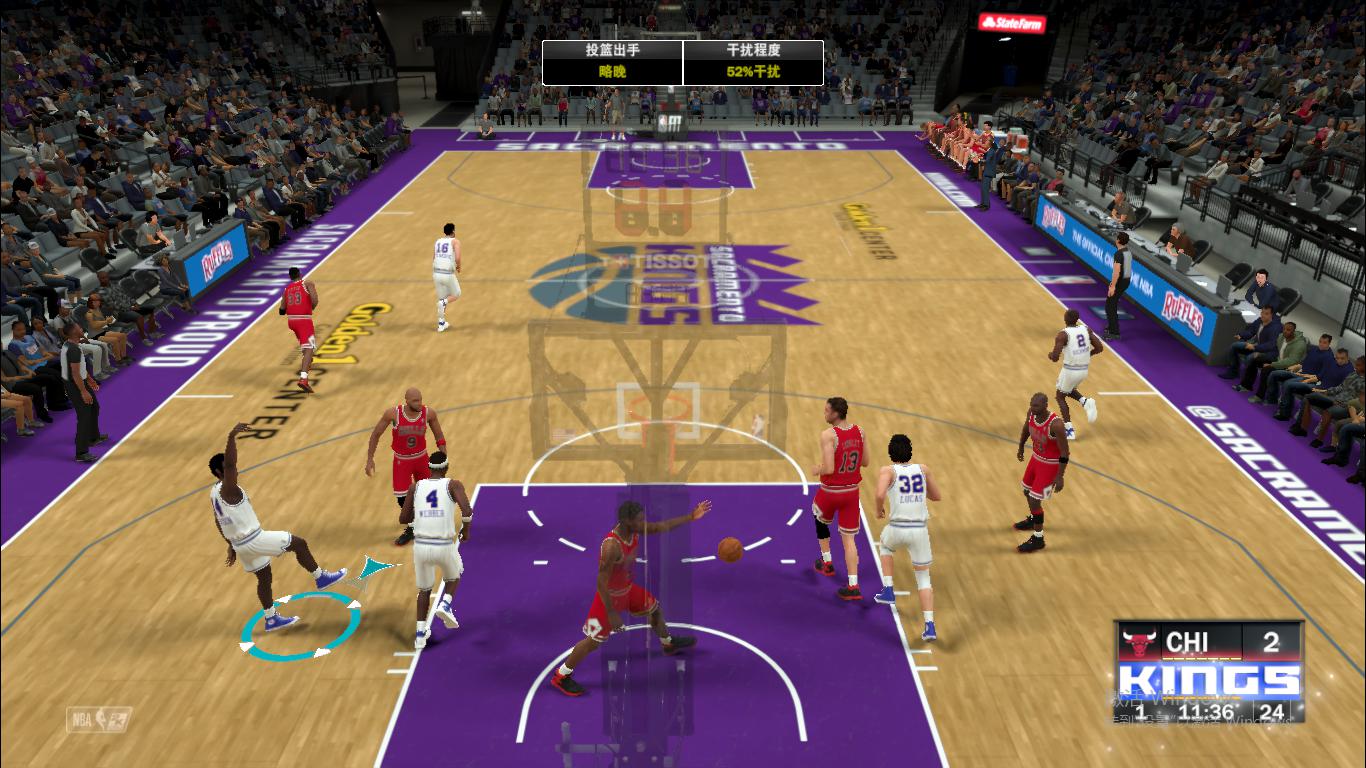Click the State Farm advertisement banner
Image resolution: width=1366 pixels, height=768 pixels.
[1009, 24]
